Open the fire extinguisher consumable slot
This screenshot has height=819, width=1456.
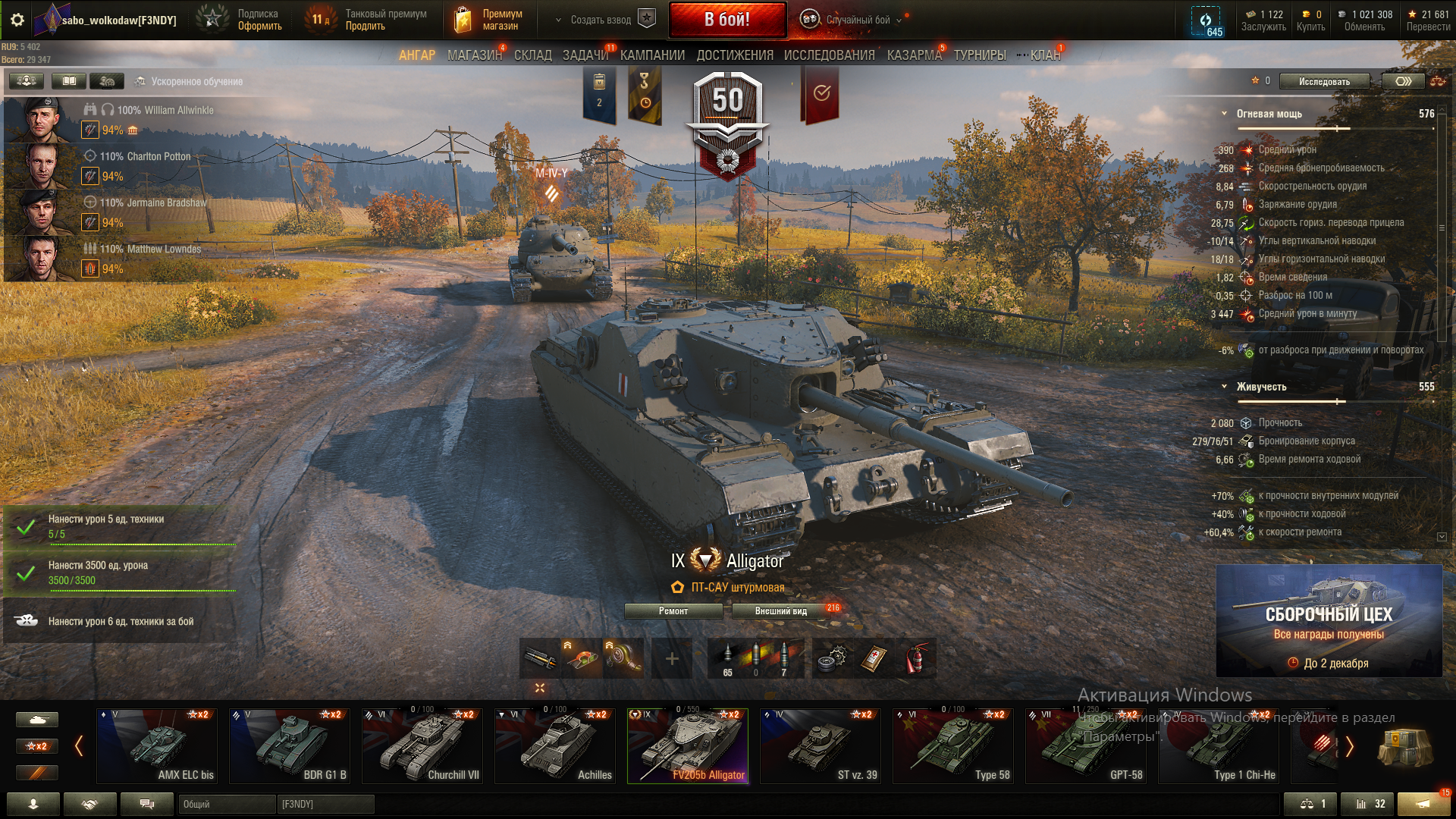pos(916,658)
